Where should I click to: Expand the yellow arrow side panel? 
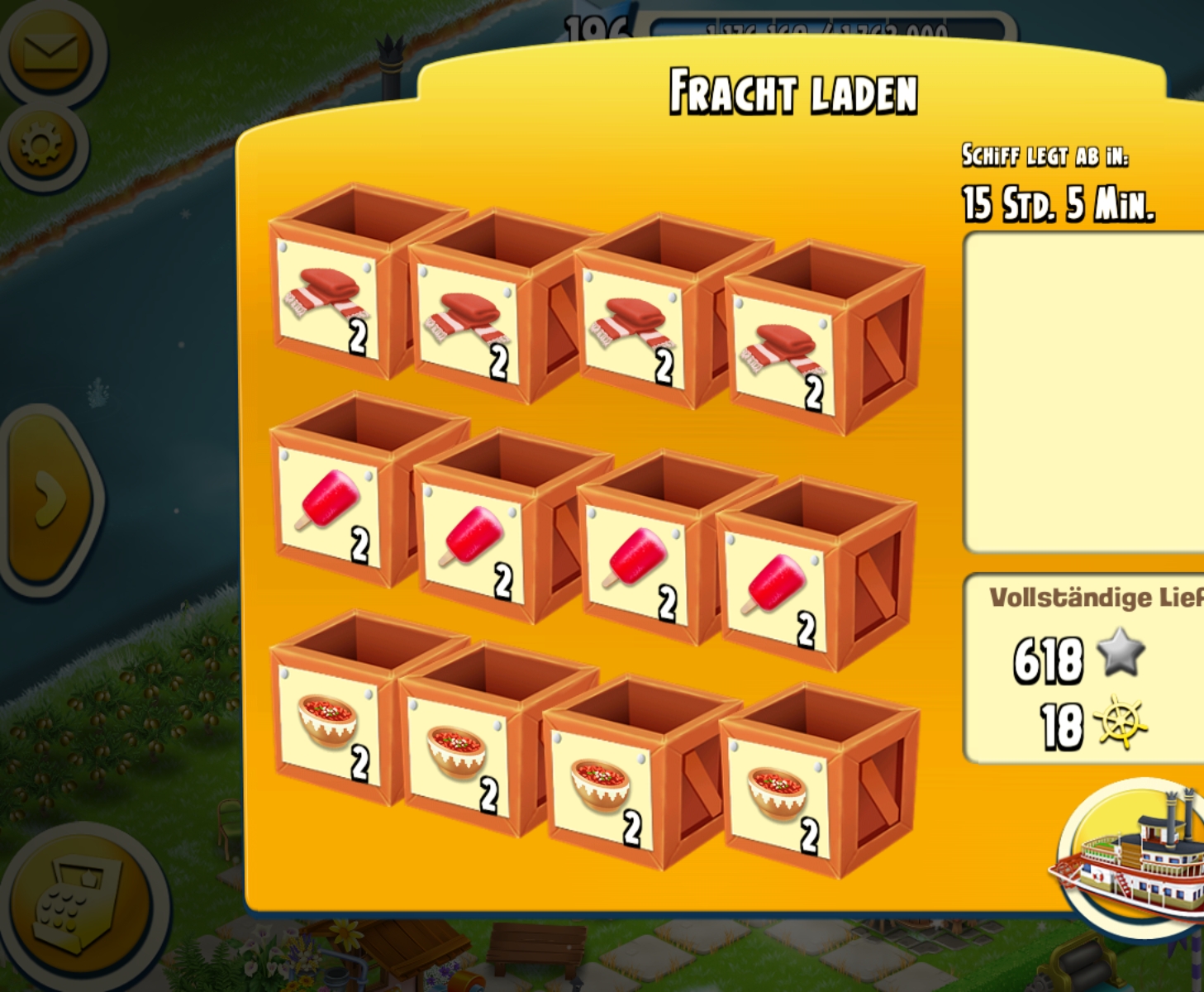click(x=50, y=498)
